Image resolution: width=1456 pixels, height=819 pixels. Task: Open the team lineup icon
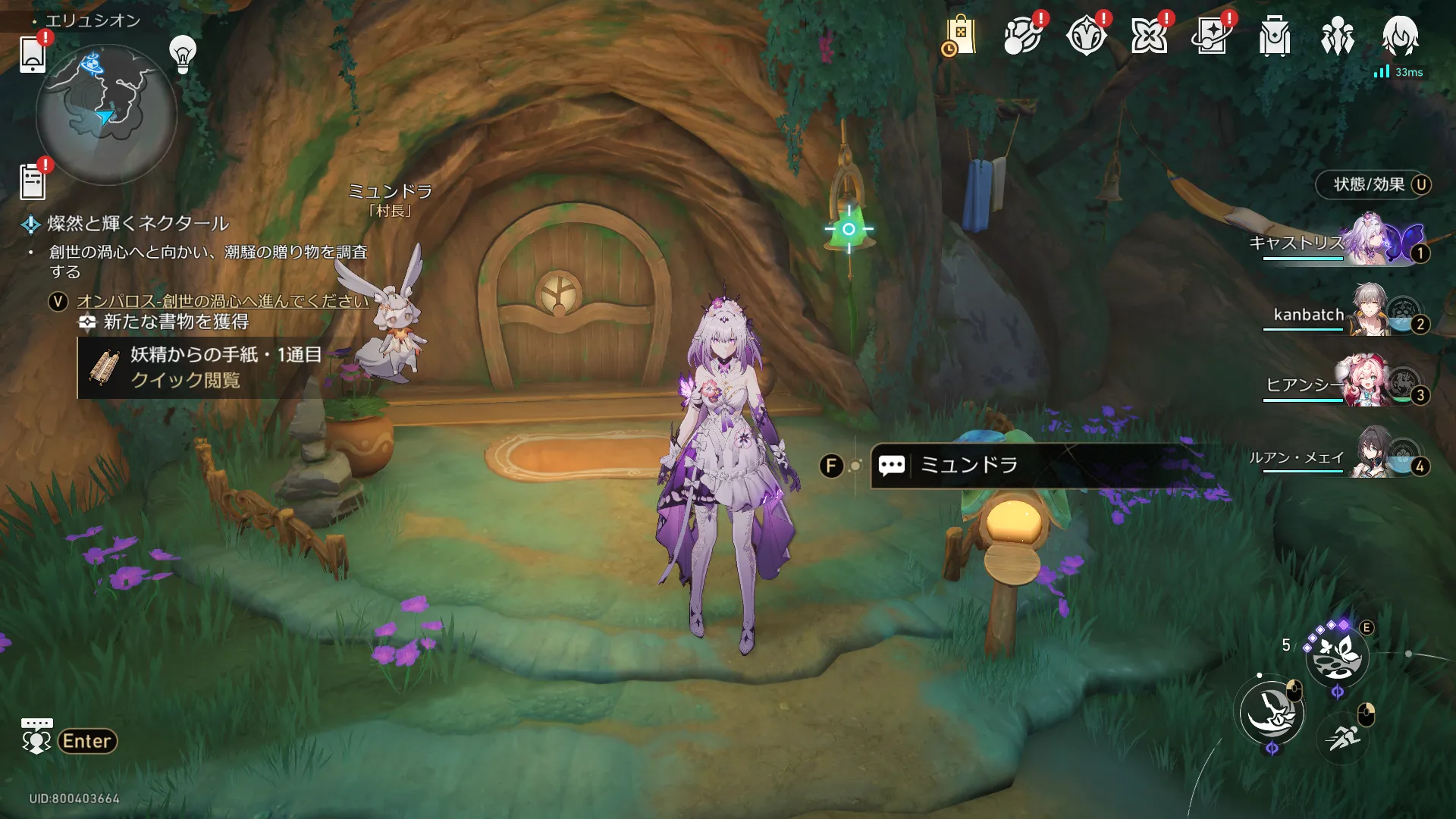[x=1338, y=36]
